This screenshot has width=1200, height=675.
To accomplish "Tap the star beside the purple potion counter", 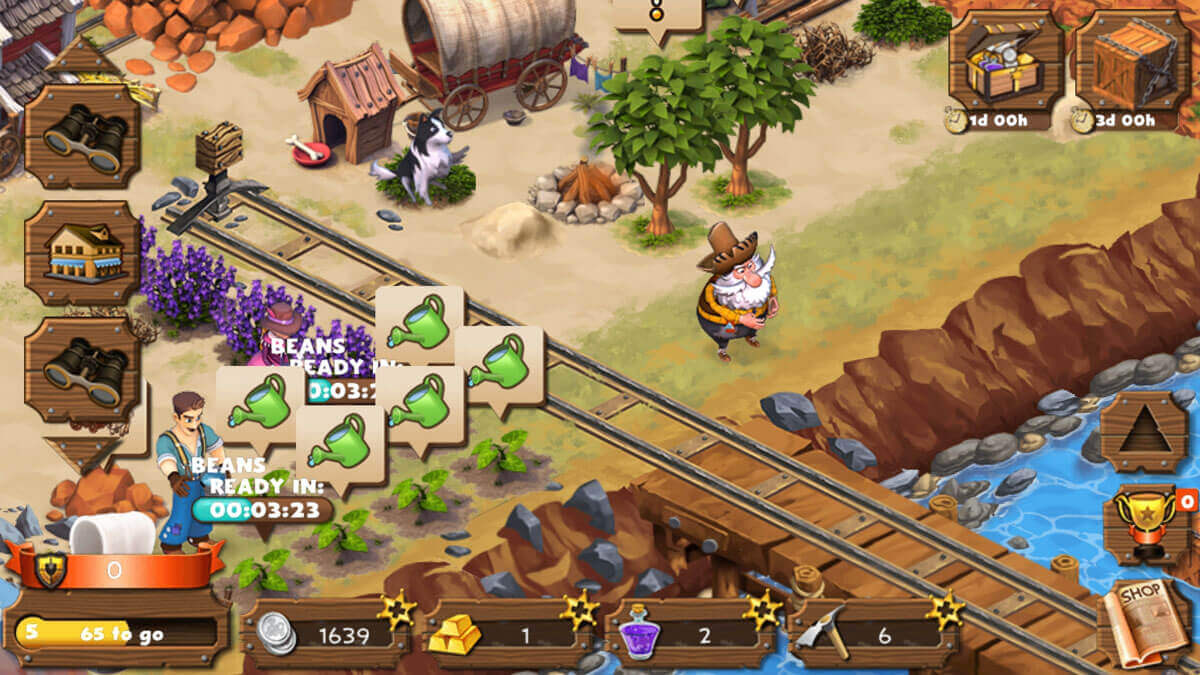I will [762, 609].
